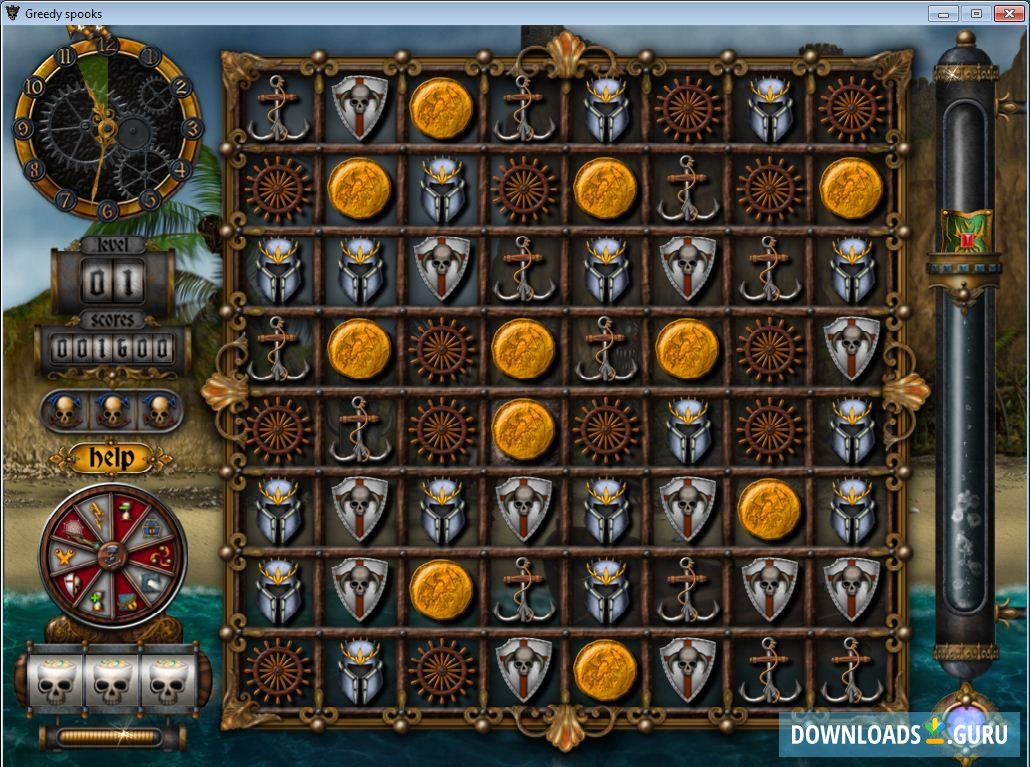Spin the red bonus wheel
The width and height of the screenshot is (1030, 767).
(112, 555)
